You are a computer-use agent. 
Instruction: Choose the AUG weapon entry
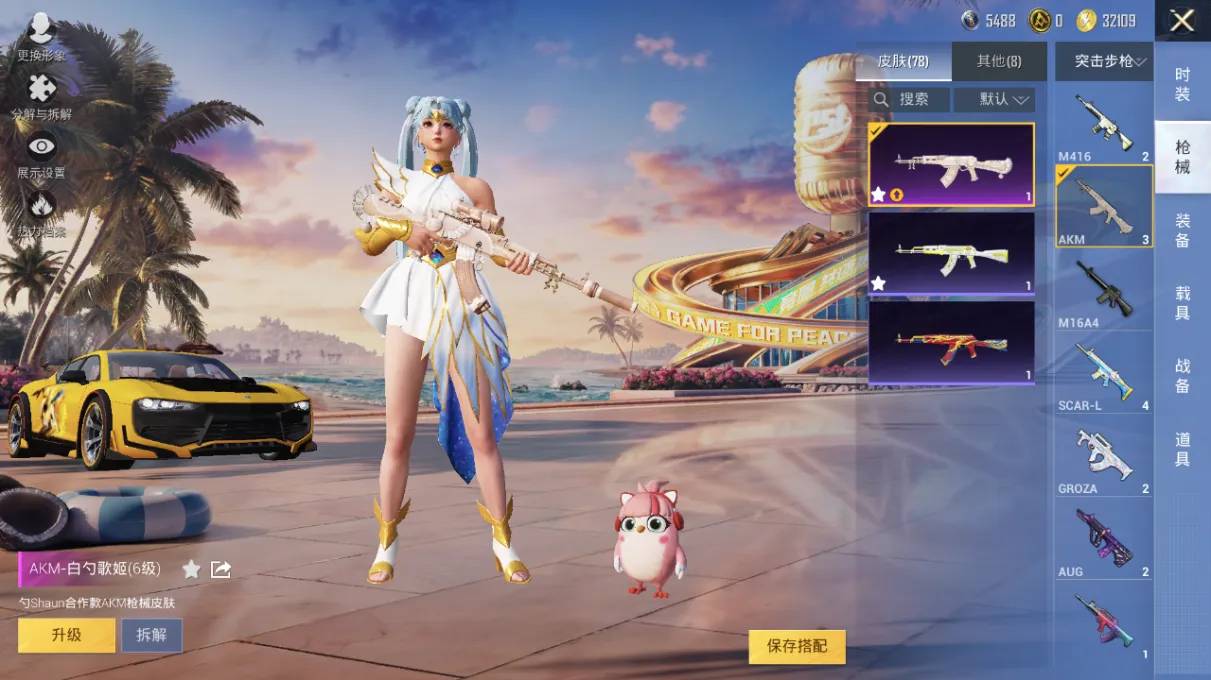click(1104, 541)
